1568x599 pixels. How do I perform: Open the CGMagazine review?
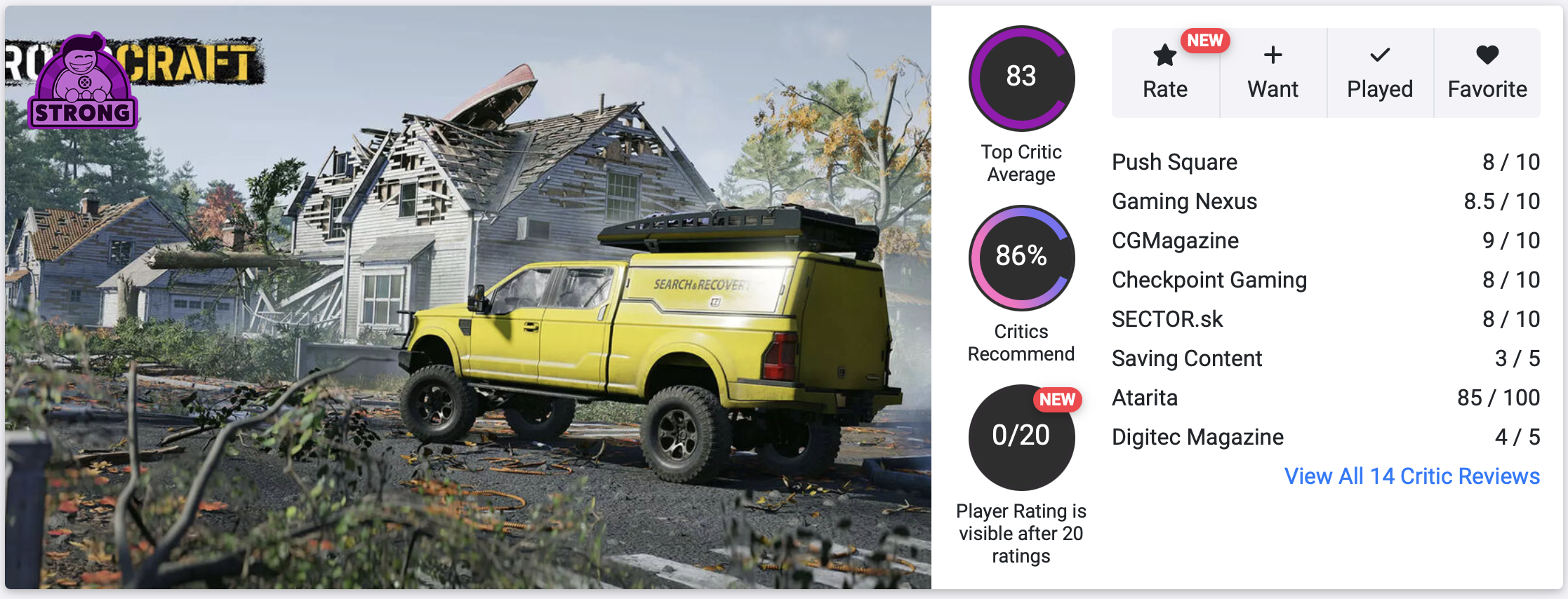pos(1175,241)
